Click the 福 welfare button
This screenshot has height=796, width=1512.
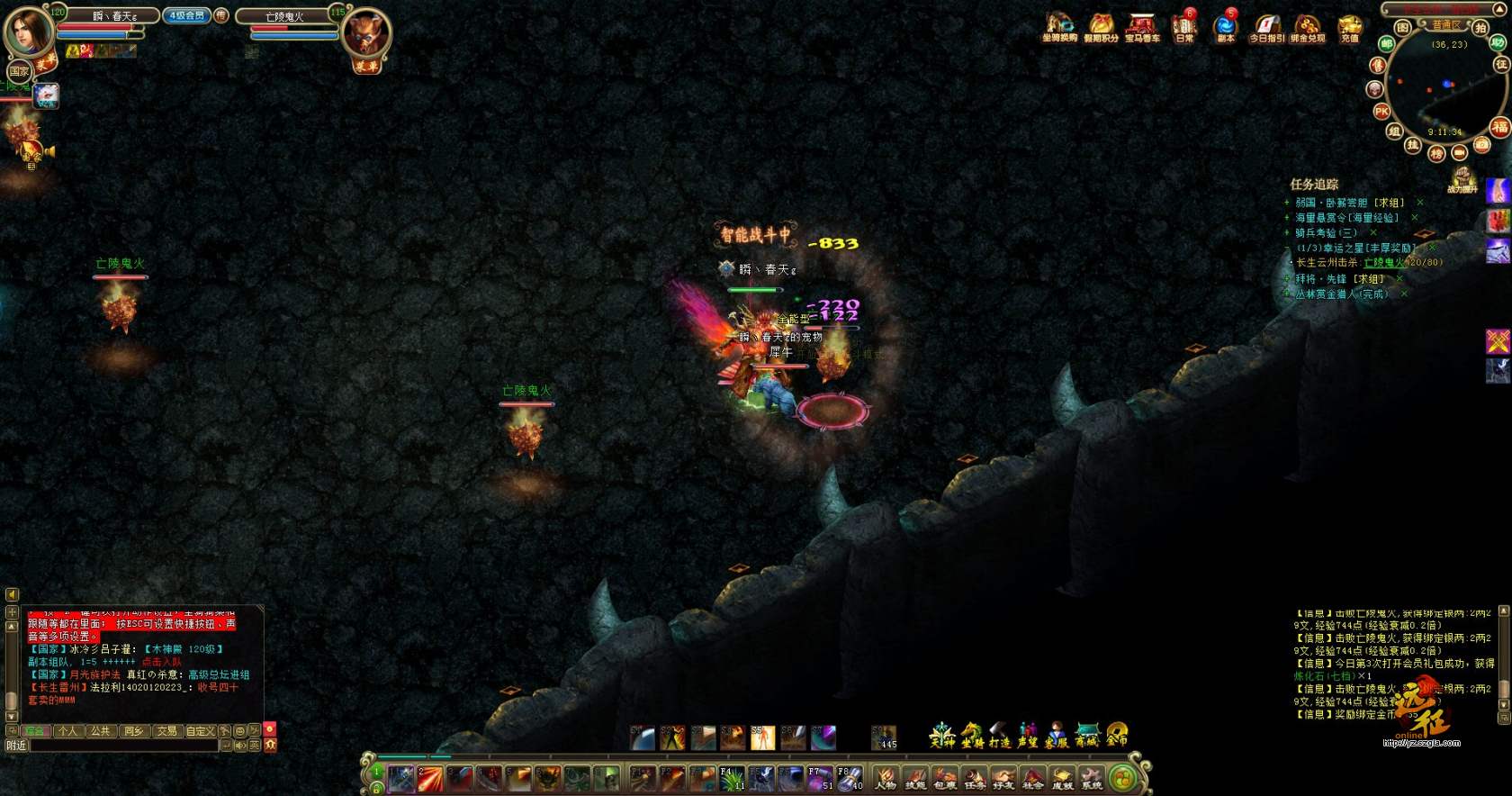(x=1499, y=127)
